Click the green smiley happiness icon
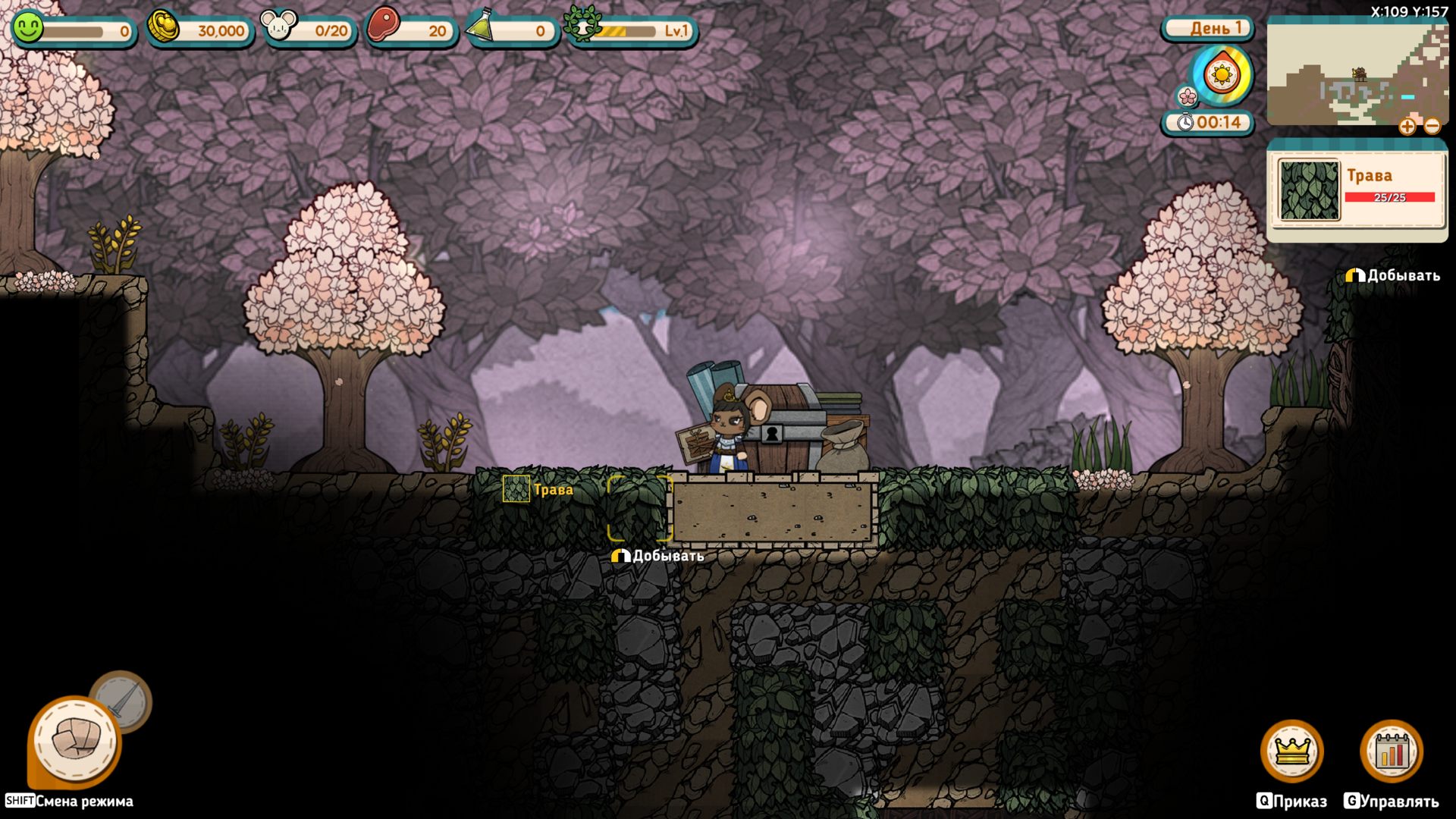 29,28
